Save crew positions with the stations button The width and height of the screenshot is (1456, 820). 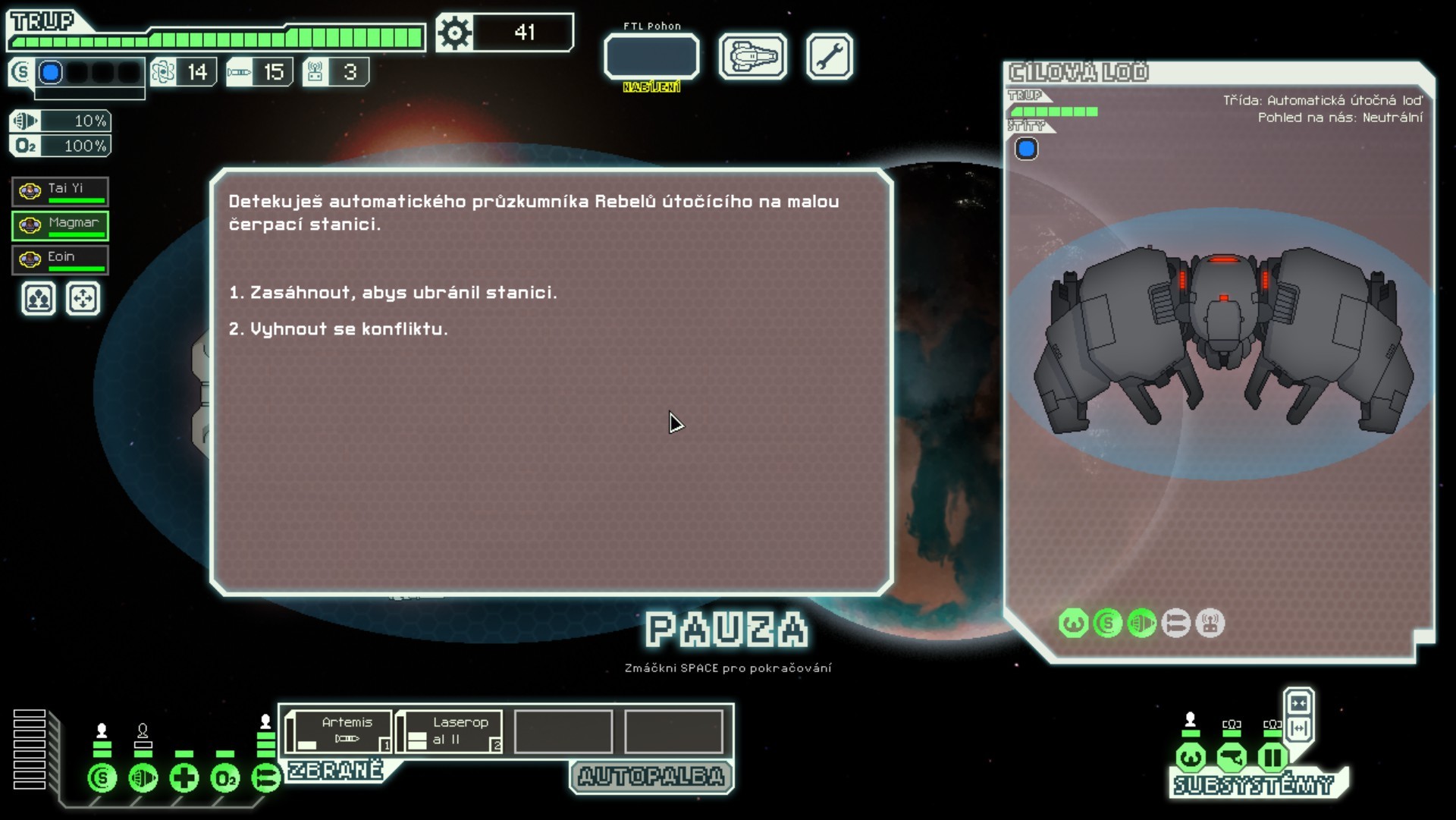[39, 299]
